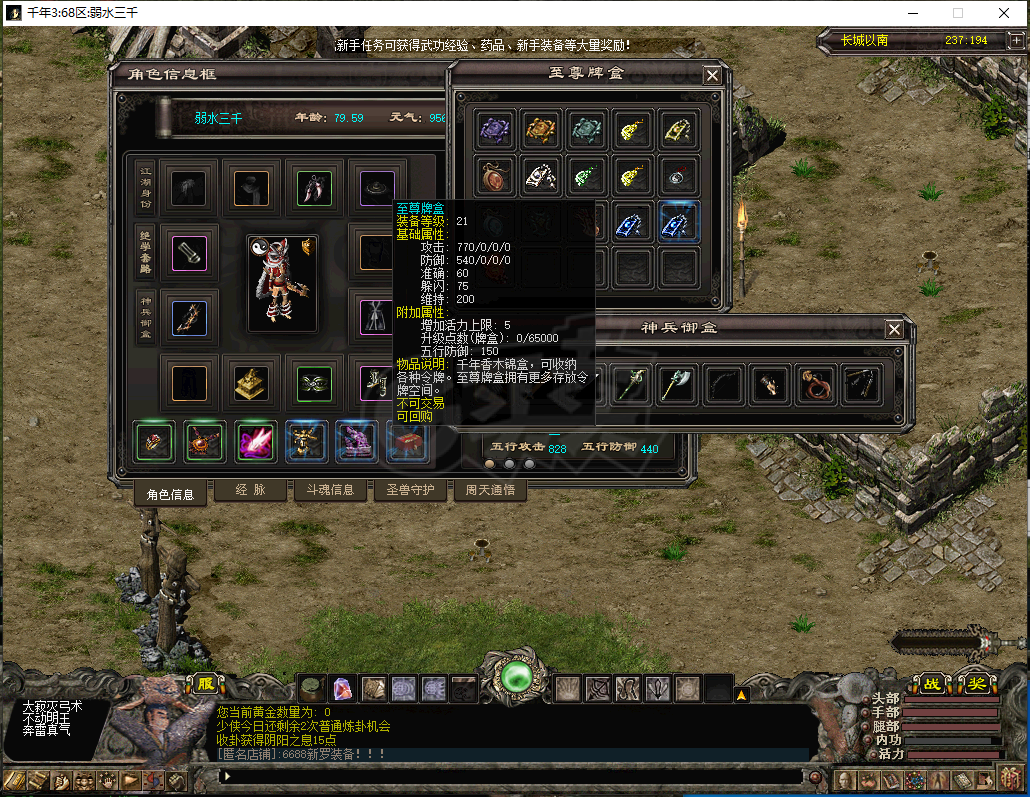Close the 神兵御盒 weapon box window
Screen dimensions: 1030x797
coord(894,329)
